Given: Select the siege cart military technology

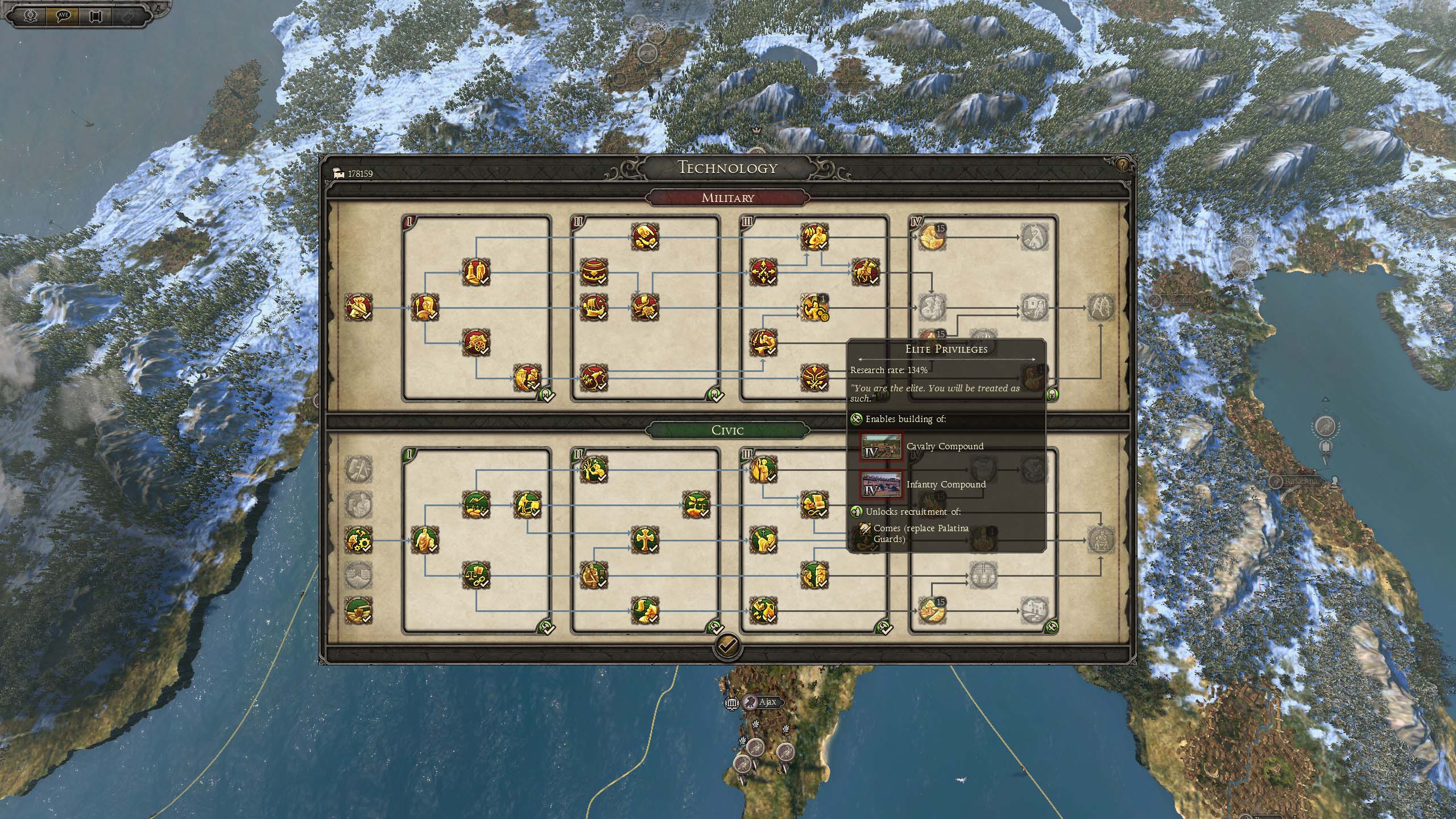Looking at the screenshot, I should [476, 343].
